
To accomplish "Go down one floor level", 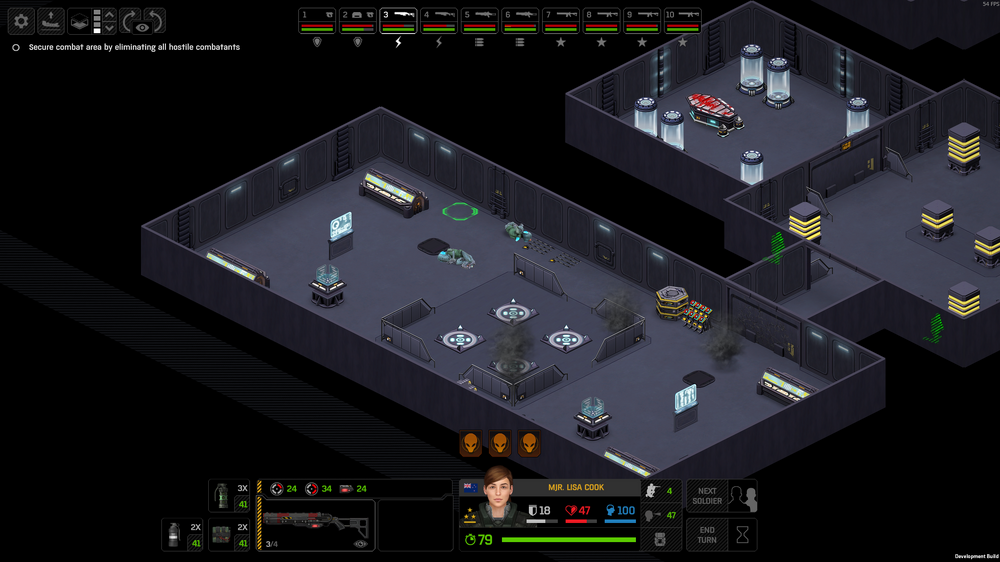I will click(110, 28).
